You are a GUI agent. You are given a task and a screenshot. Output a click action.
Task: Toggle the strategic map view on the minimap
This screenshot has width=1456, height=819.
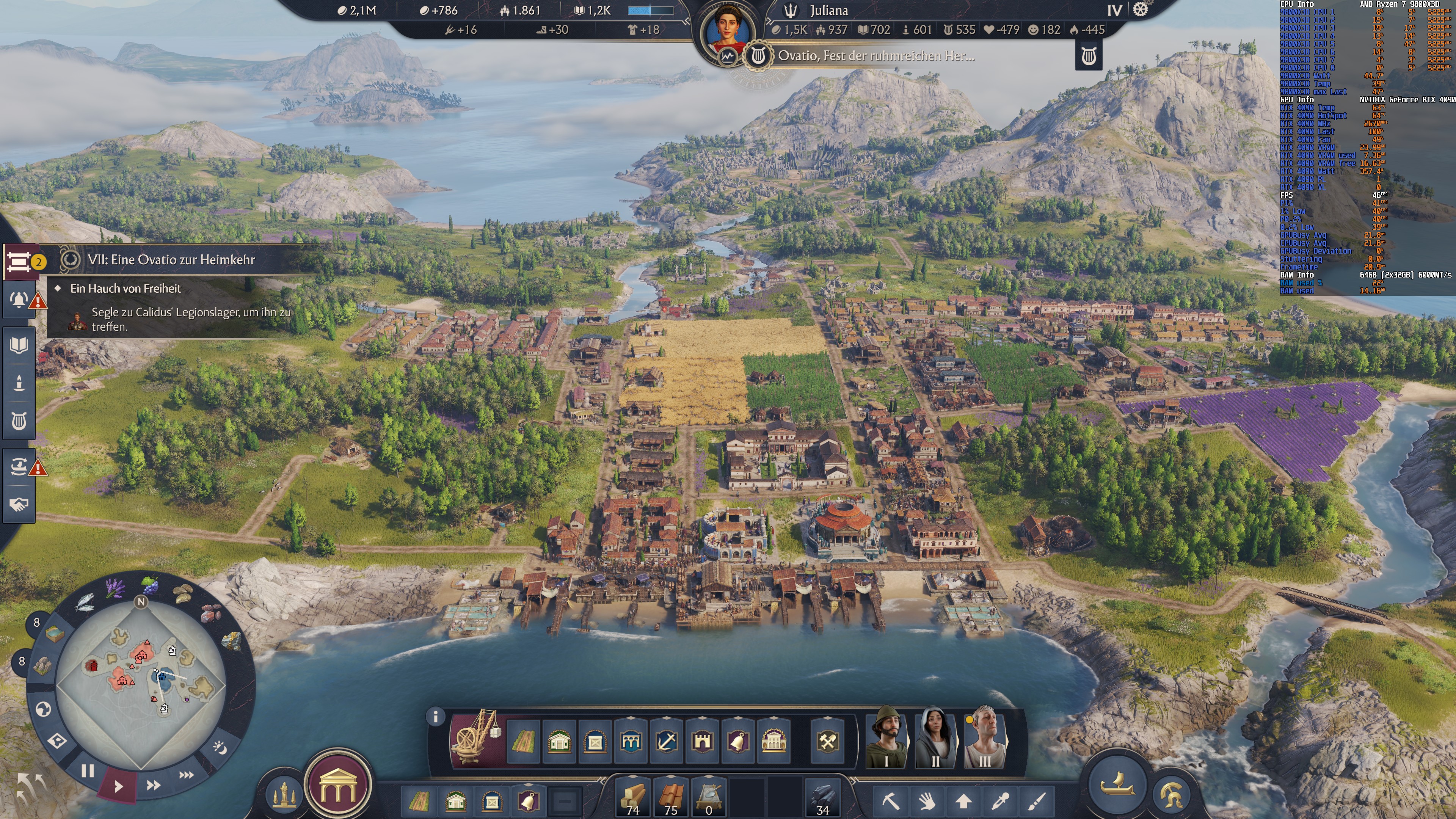coord(44,710)
